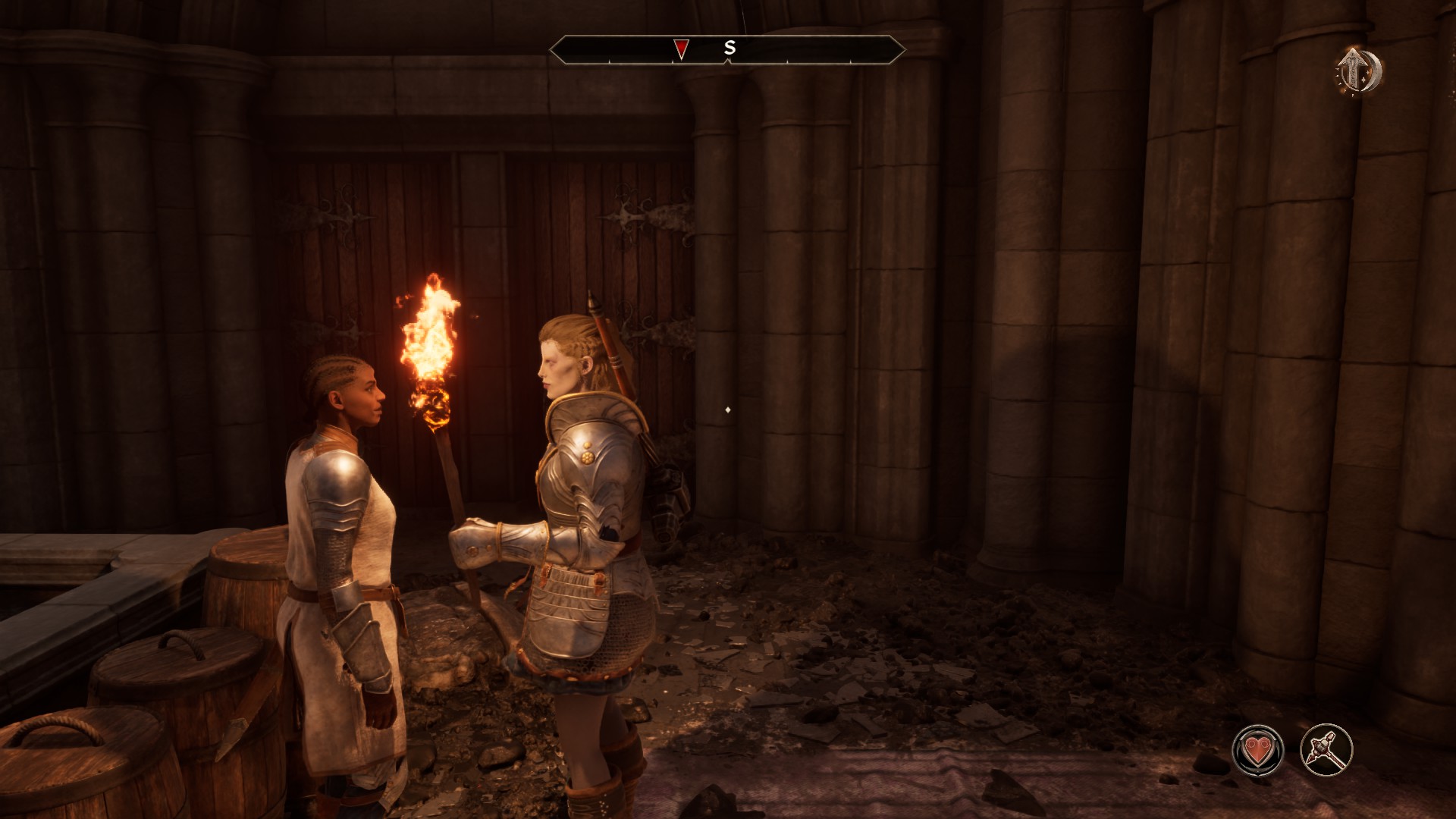Click the compass bar showing S
Screen dimensions: 1456x819
(727, 49)
